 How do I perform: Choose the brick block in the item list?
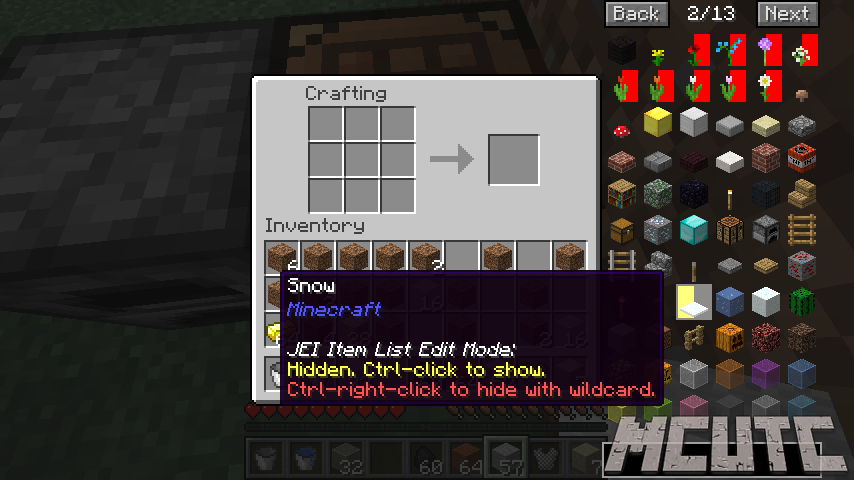tap(765, 158)
